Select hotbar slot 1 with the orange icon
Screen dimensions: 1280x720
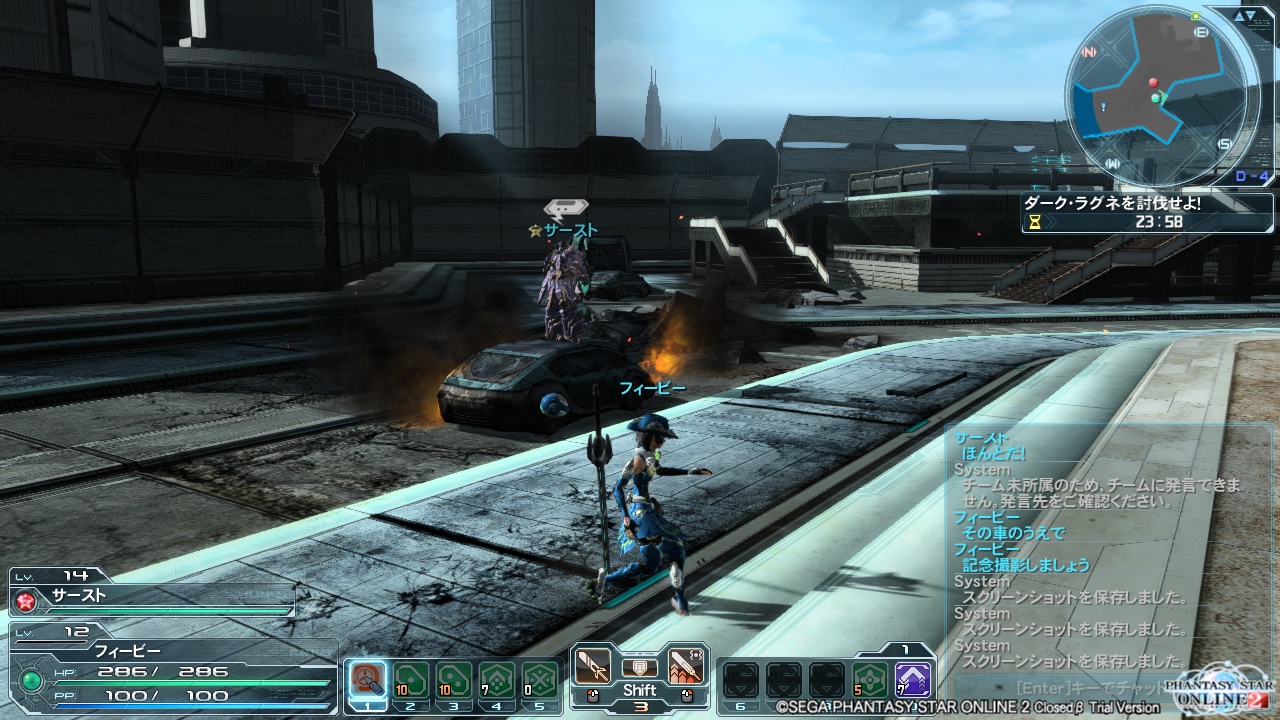[x=367, y=680]
